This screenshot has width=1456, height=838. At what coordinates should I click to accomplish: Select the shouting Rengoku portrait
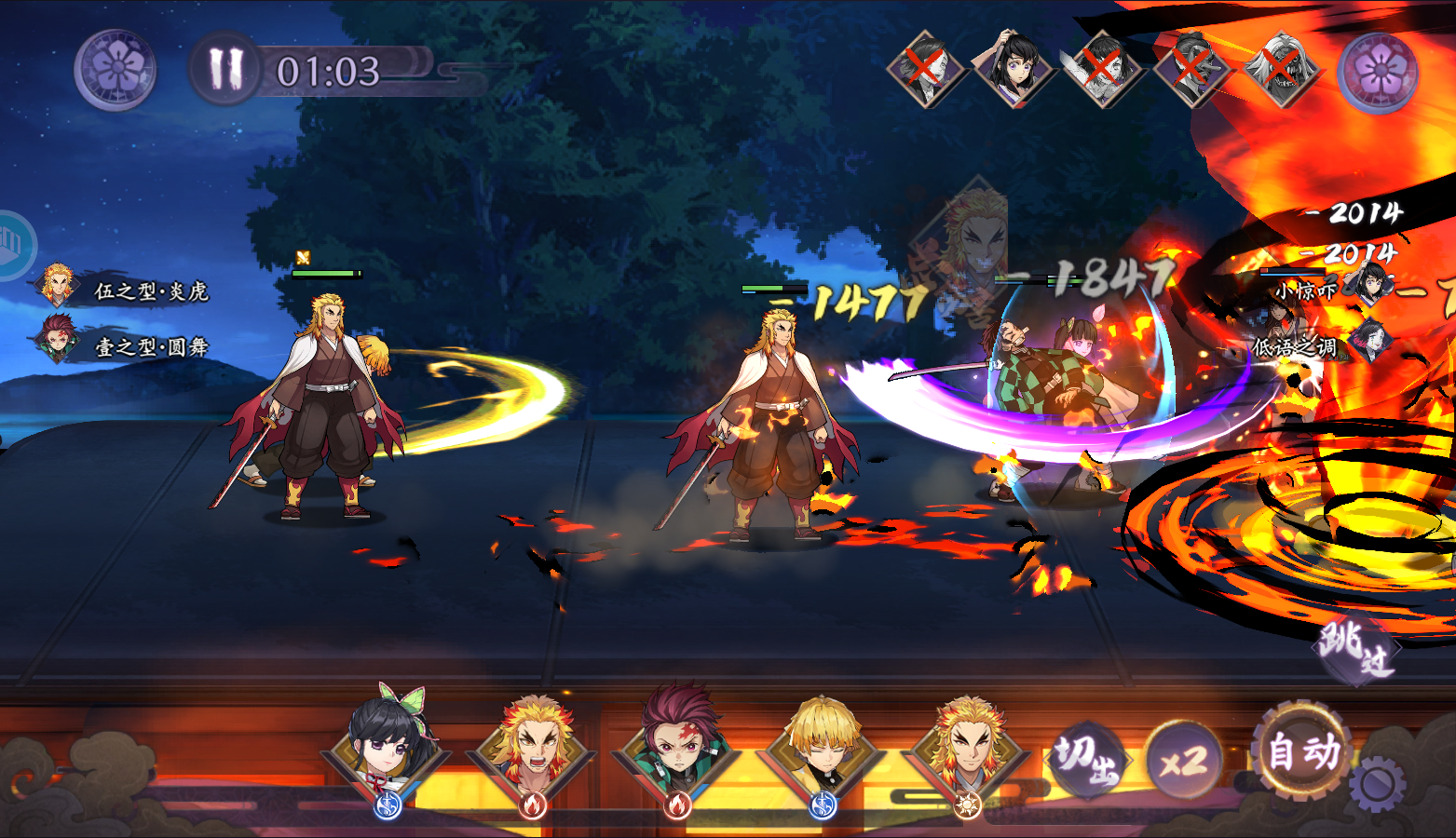click(533, 750)
